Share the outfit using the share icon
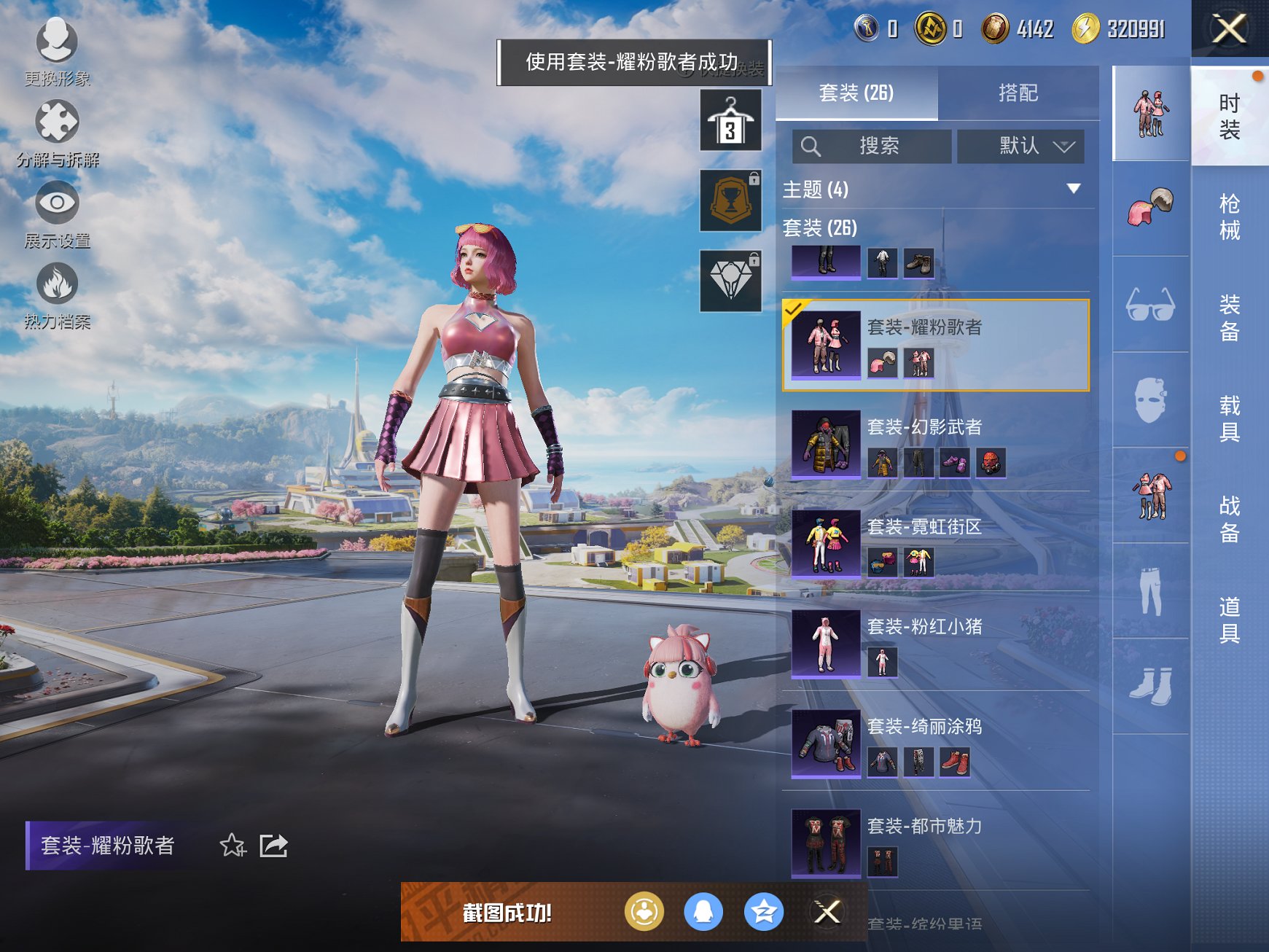 click(273, 846)
